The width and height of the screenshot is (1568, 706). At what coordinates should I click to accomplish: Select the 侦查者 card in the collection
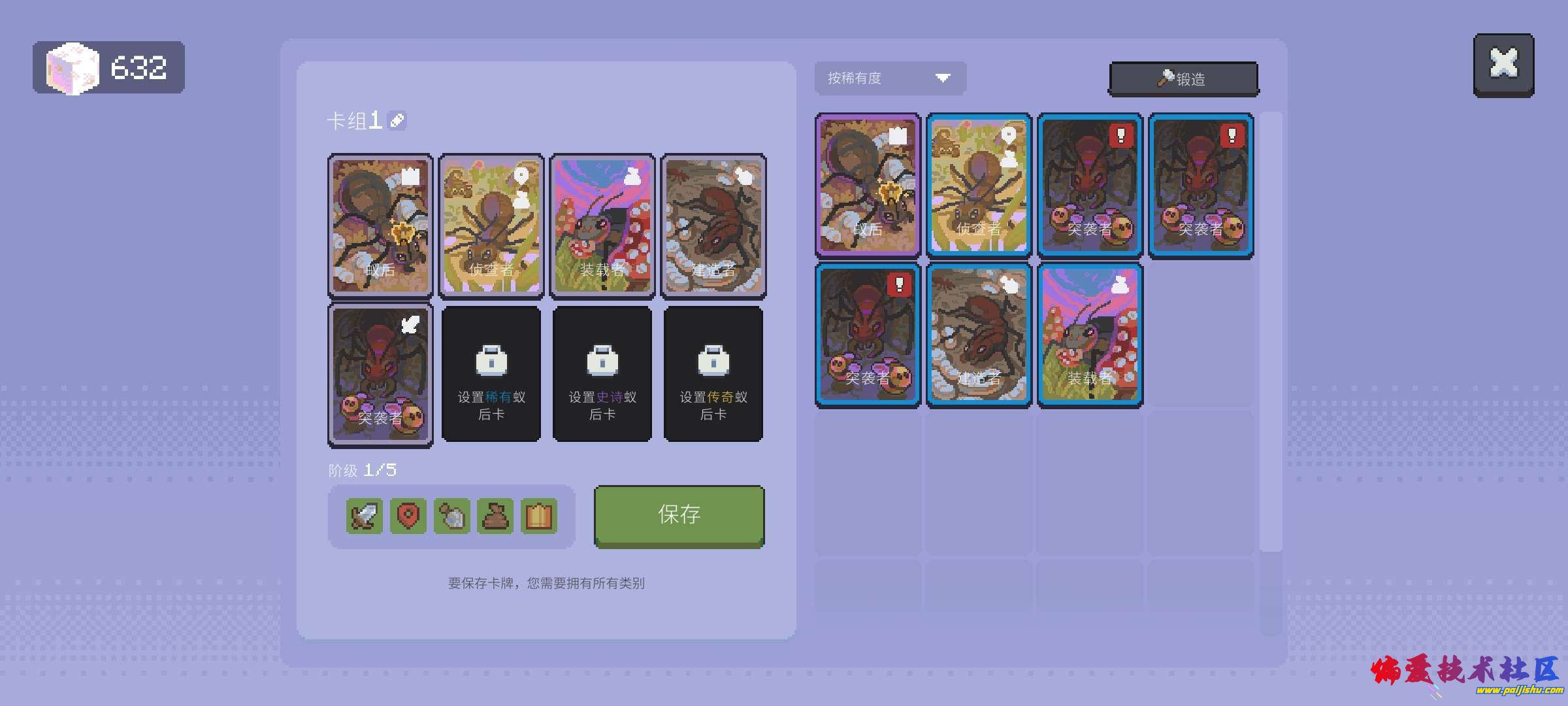(x=979, y=185)
